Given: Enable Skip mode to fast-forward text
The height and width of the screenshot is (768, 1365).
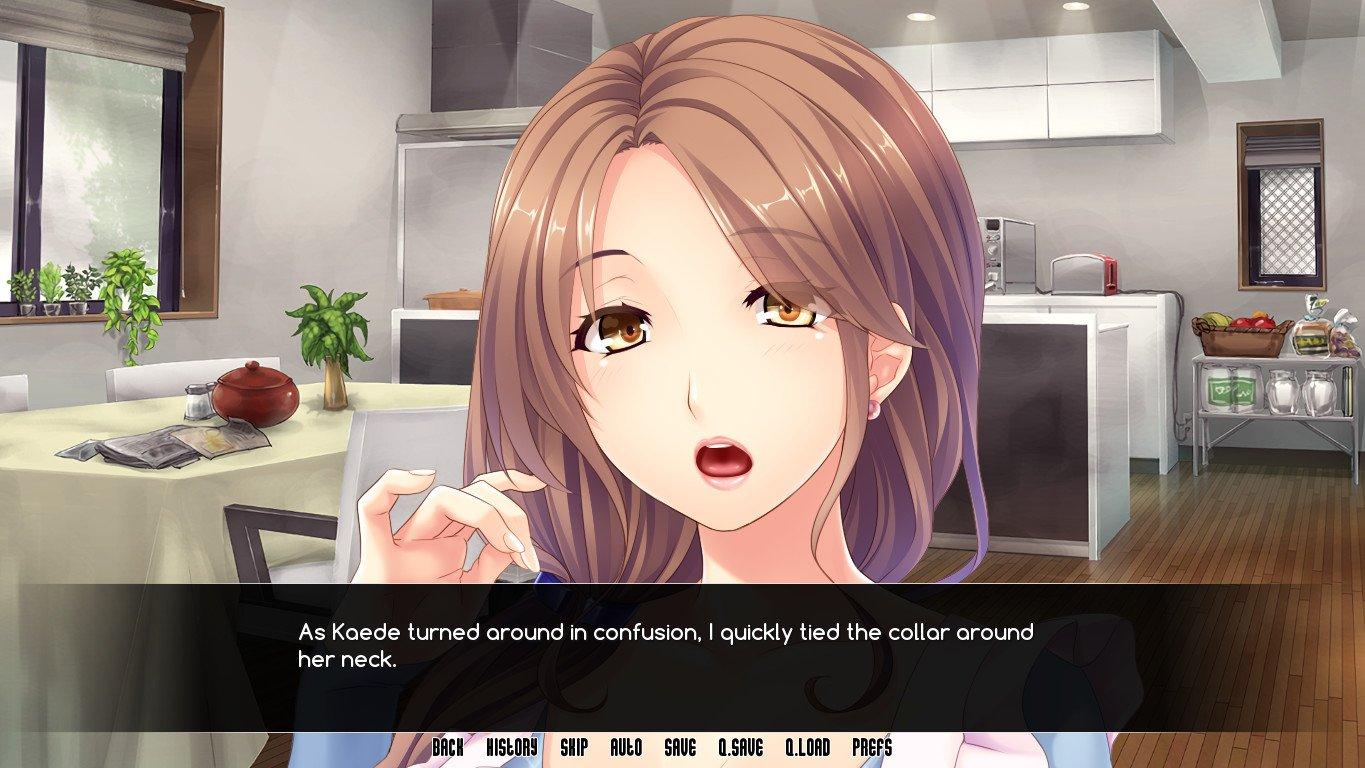Looking at the screenshot, I should (x=572, y=745).
